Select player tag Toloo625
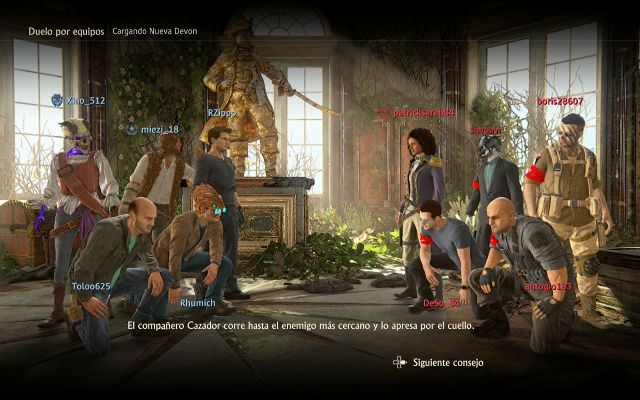 pyautogui.click(x=92, y=286)
